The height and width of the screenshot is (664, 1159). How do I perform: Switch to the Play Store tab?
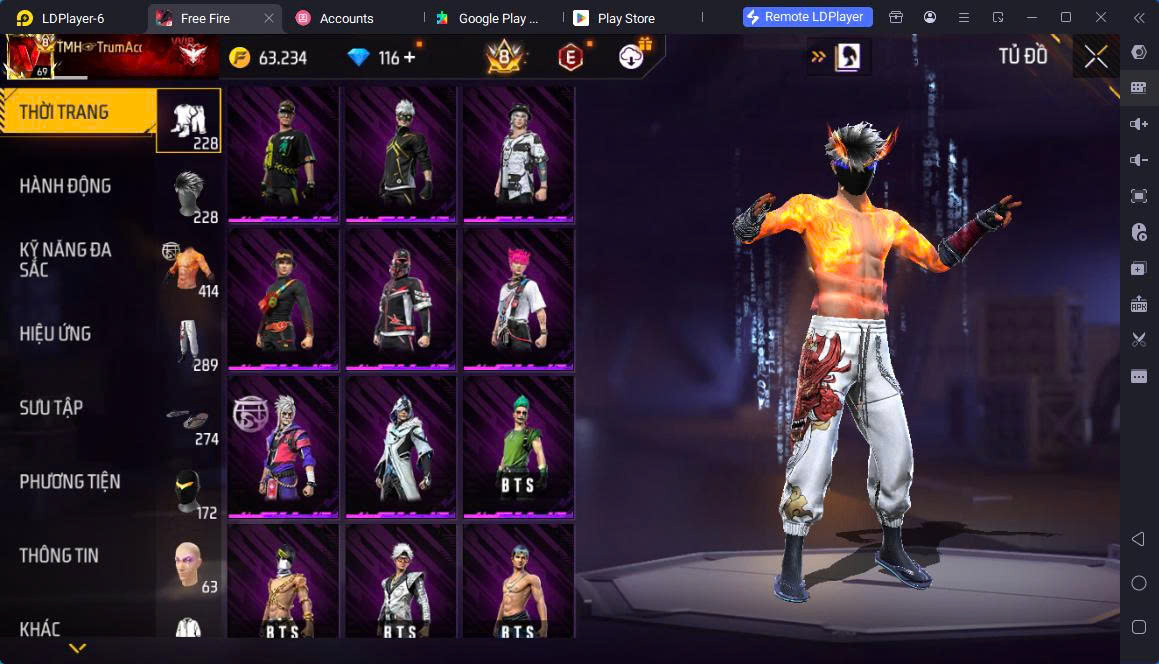pyautogui.click(x=625, y=18)
